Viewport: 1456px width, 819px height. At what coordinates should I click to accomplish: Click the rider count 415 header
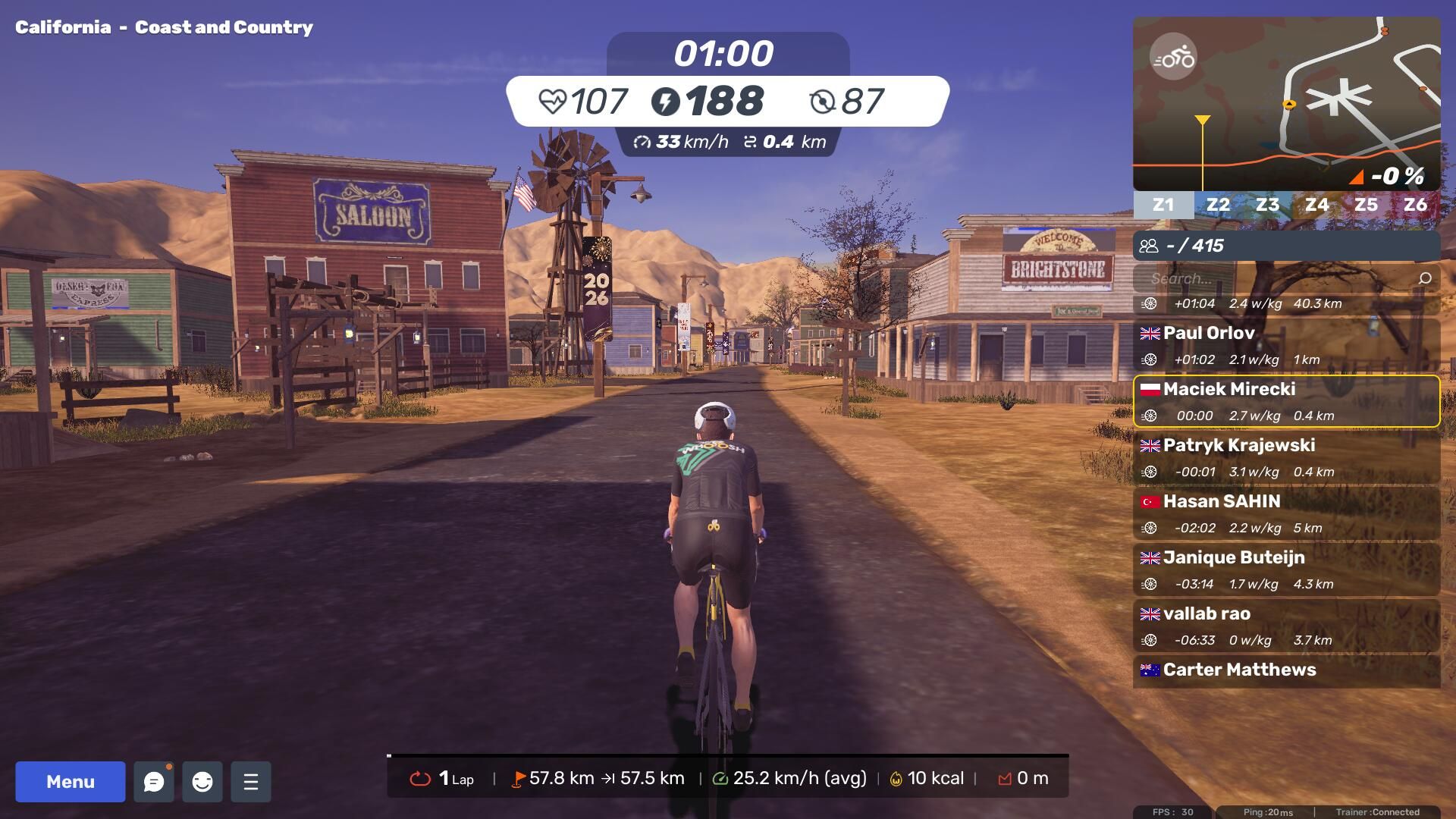pyautogui.click(x=1286, y=246)
